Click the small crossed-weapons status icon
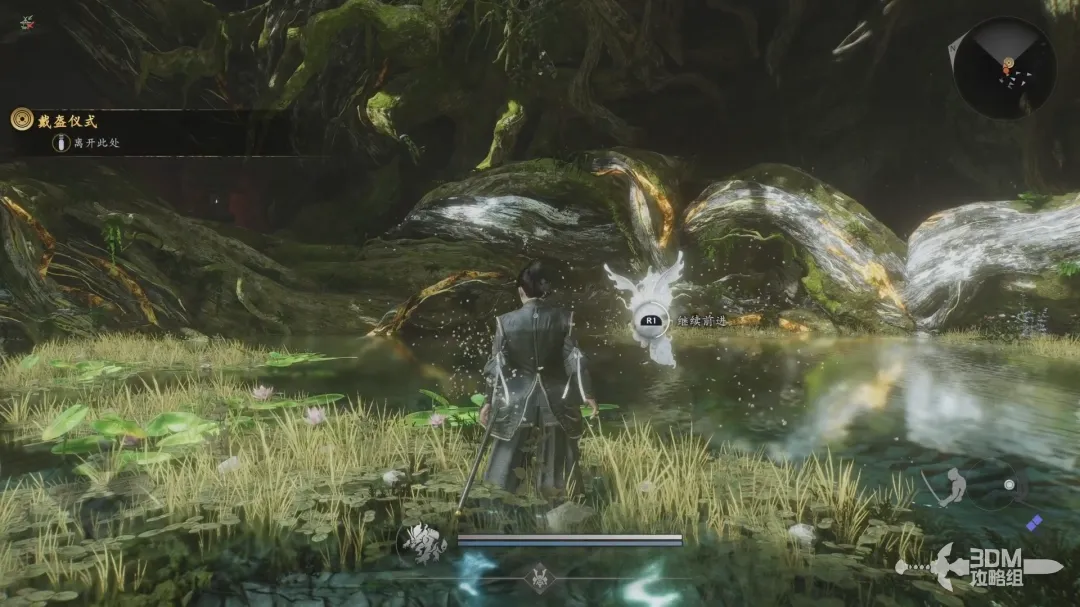The image size is (1080, 607). click(x=27, y=22)
